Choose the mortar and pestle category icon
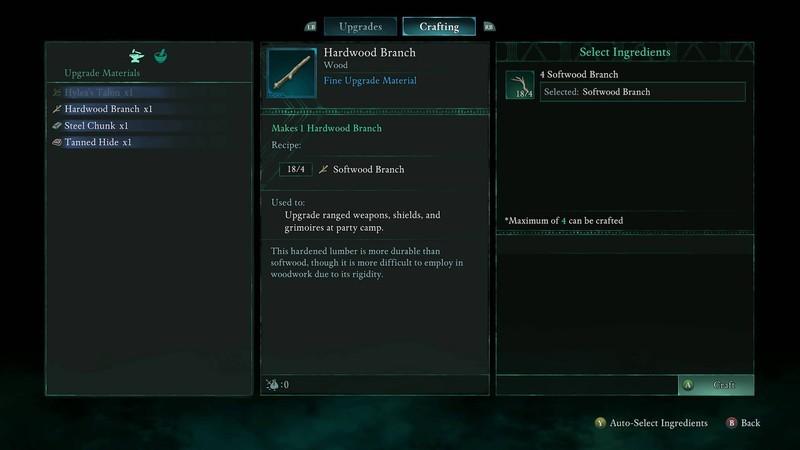Screen dimensions: 800x450 pyautogui.click(x=161, y=56)
